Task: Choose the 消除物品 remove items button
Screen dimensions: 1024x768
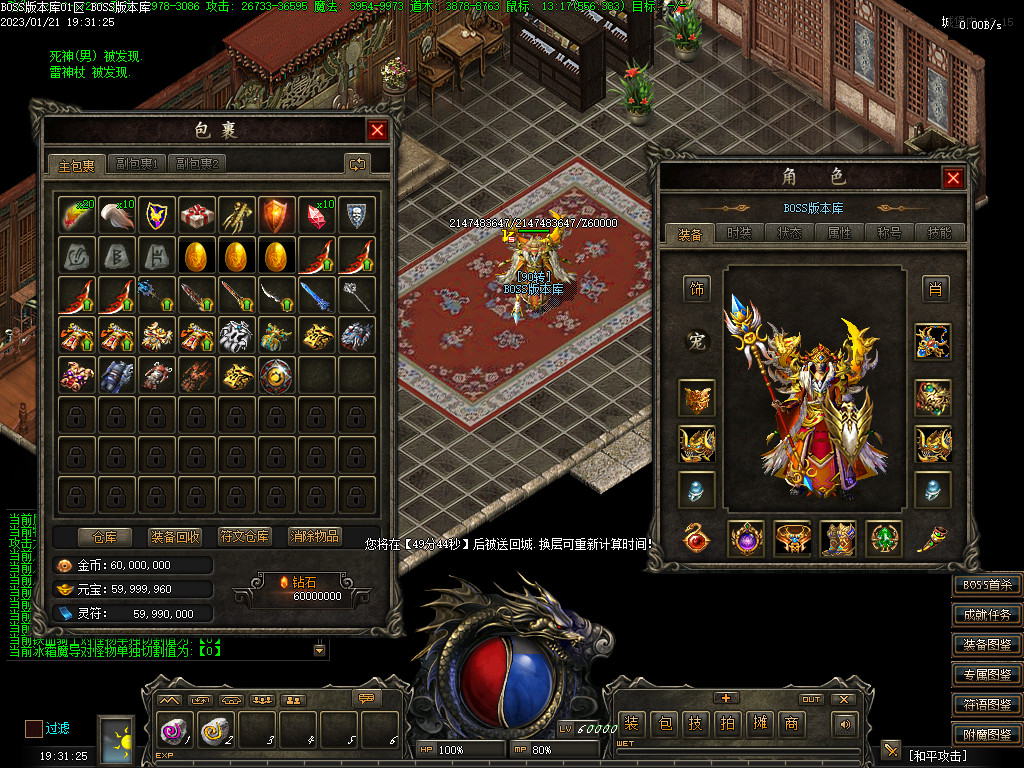Action: [314, 536]
